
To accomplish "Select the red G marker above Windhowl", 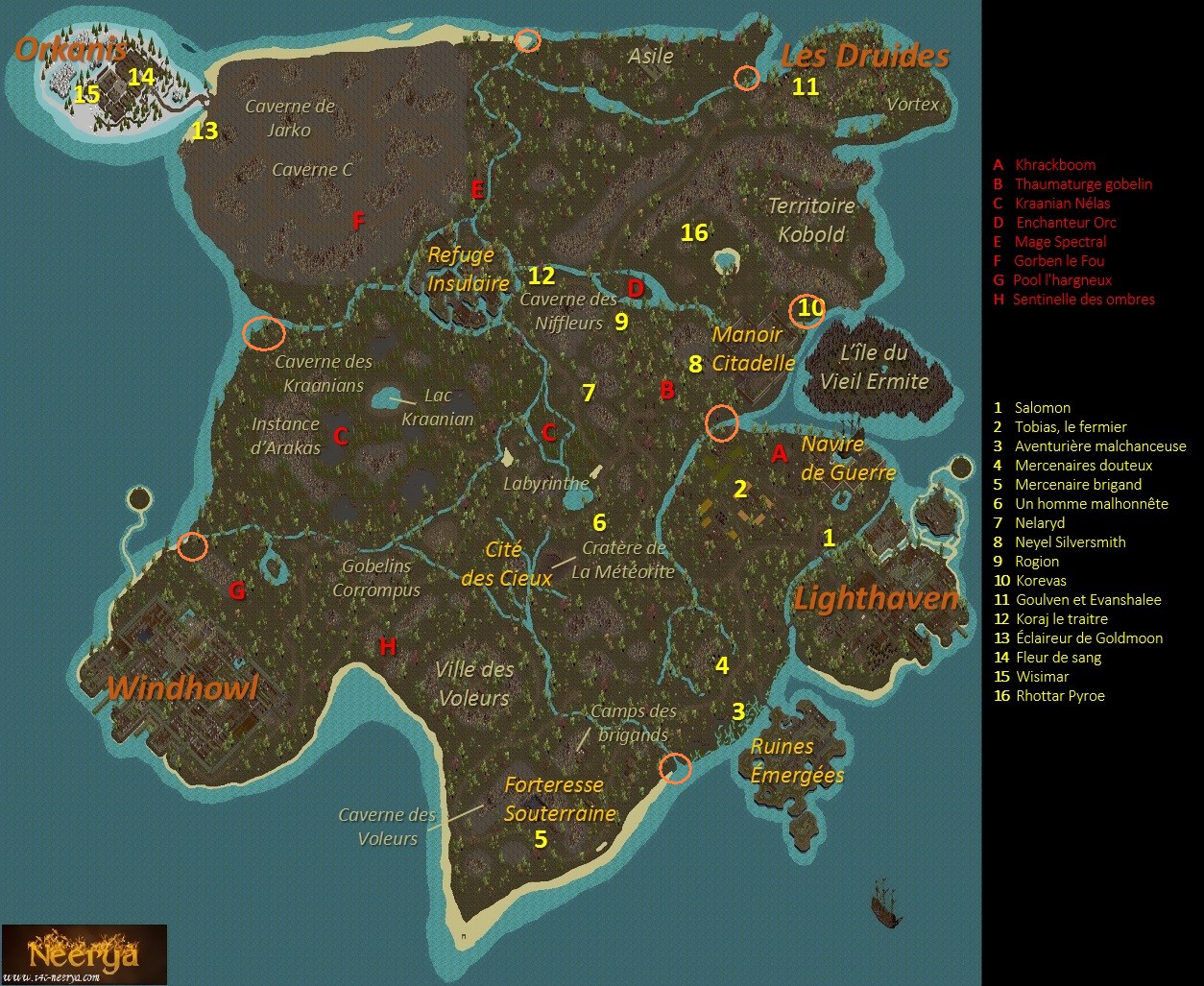I will [x=236, y=591].
